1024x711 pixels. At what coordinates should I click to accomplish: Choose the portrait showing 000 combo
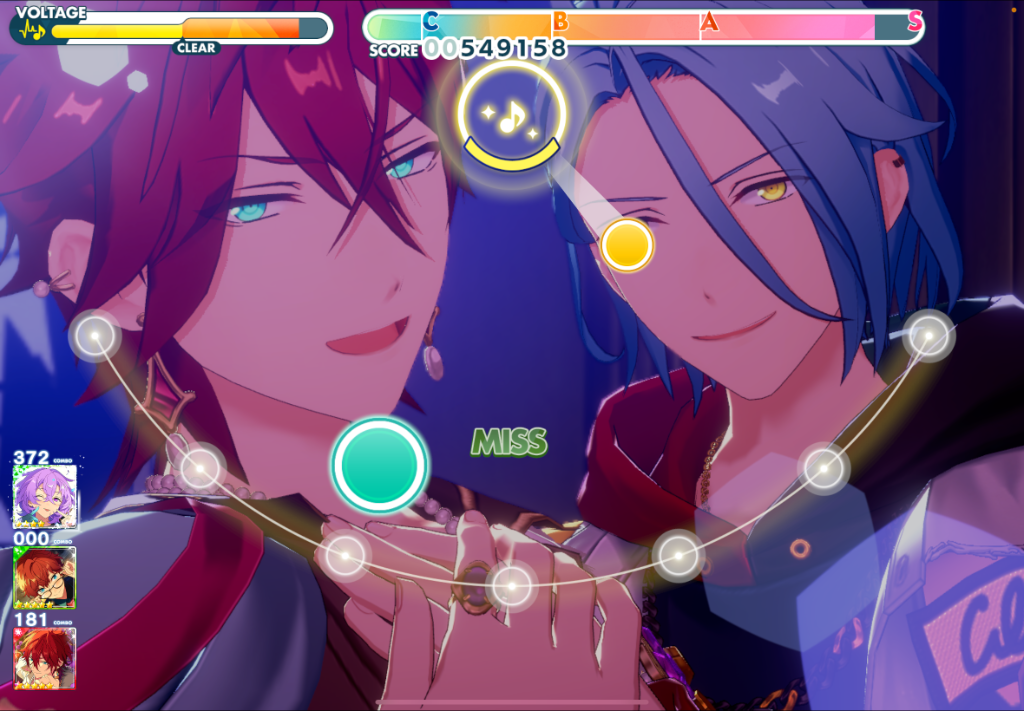44,577
